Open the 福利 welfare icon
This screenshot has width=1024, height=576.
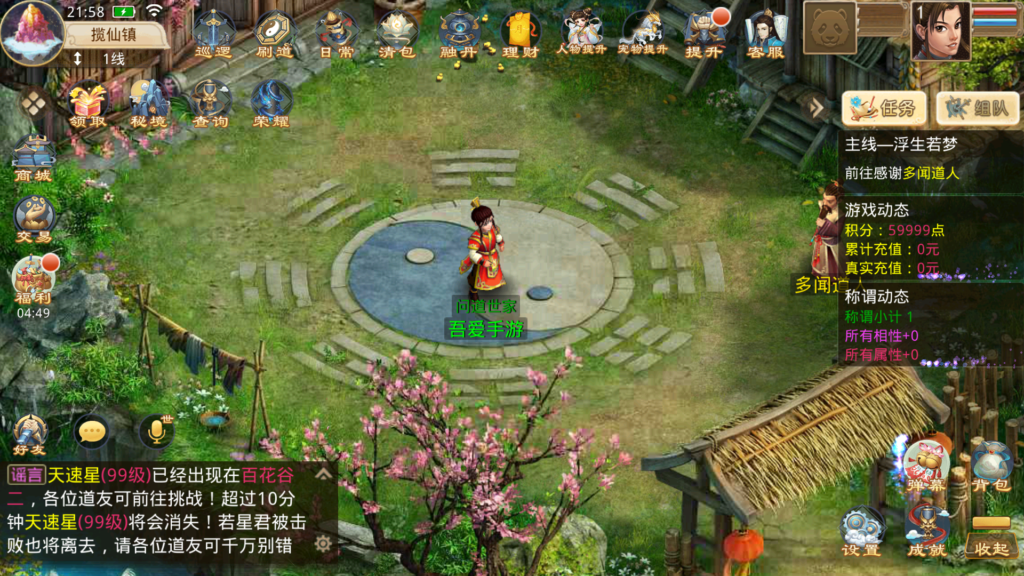pyautogui.click(x=33, y=280)
